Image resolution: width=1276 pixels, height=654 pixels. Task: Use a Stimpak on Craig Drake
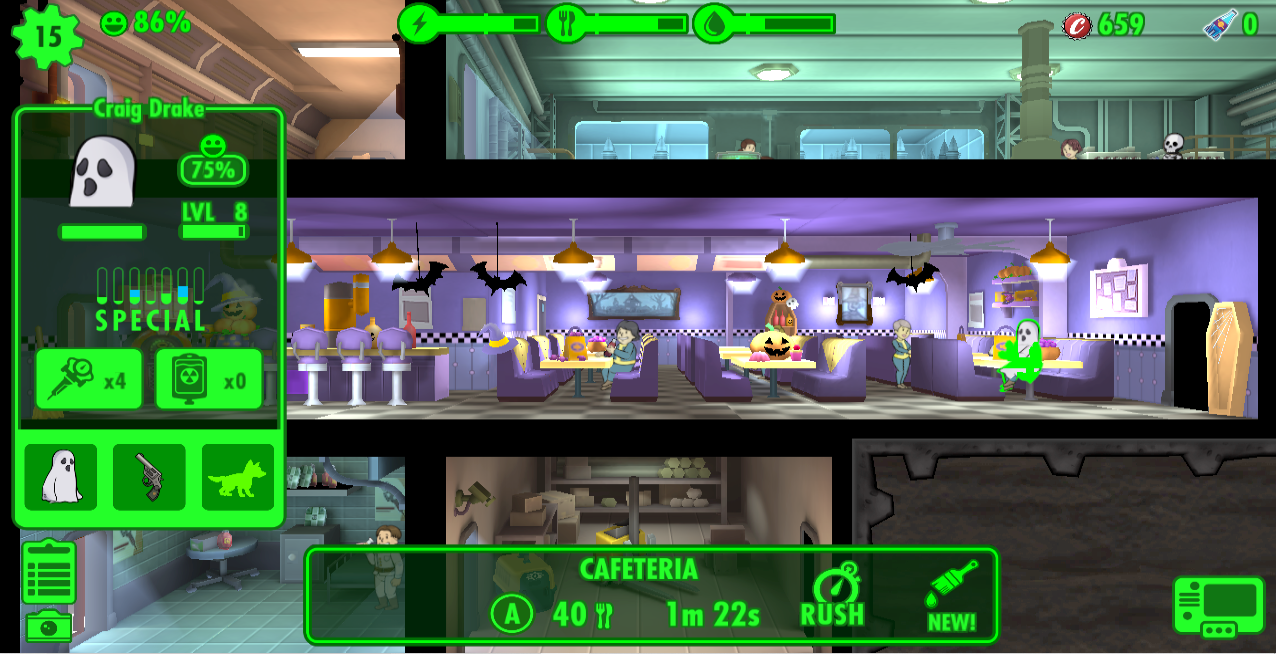[88, 379]
